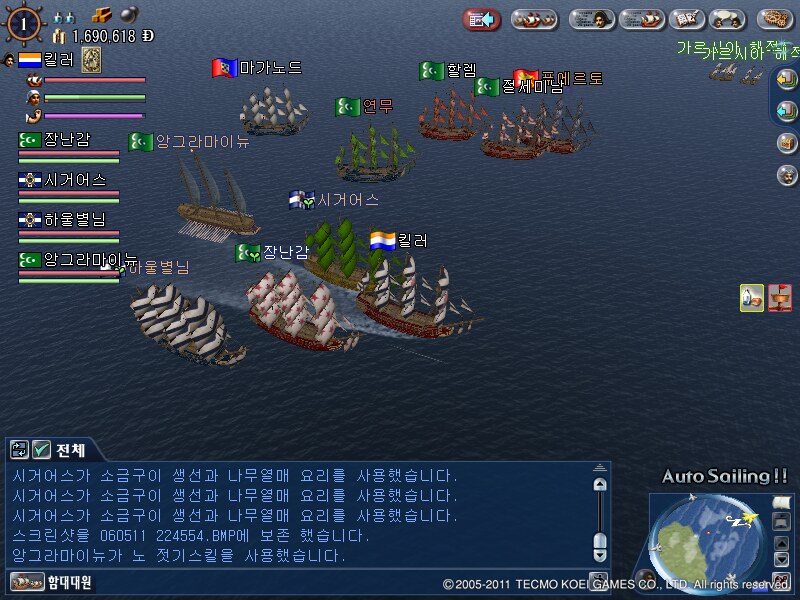Open the ship information menu
This screenshot has height=600, width=800.
pyautogui.click(x=641, y=19)
